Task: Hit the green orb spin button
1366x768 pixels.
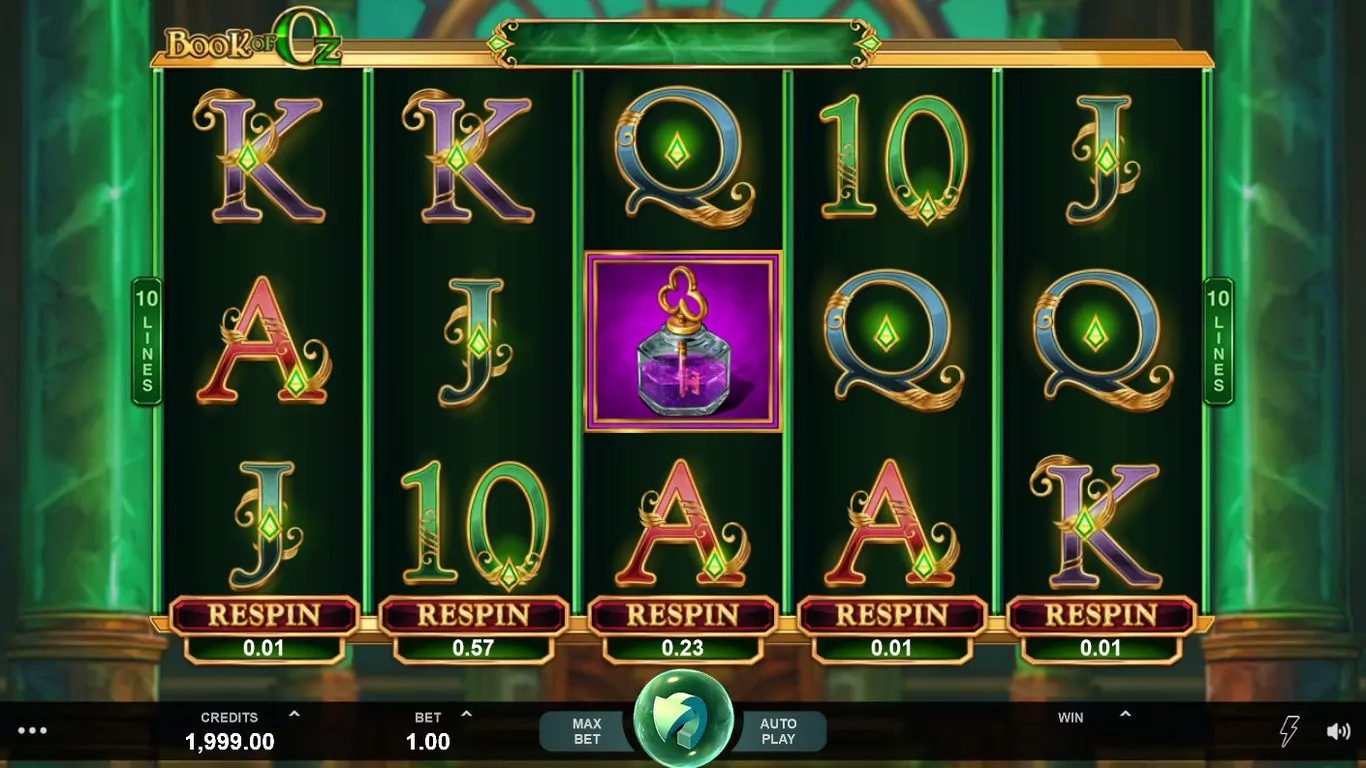Action: pos(683,717)
